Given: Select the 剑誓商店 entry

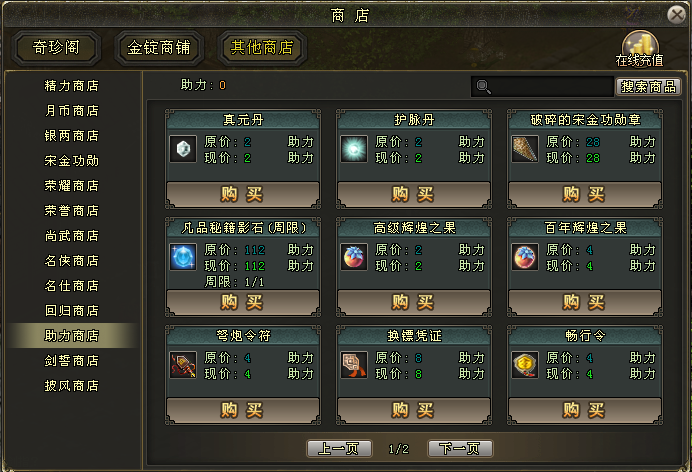Looking at the screenshot, I should [x=72, y=360].
